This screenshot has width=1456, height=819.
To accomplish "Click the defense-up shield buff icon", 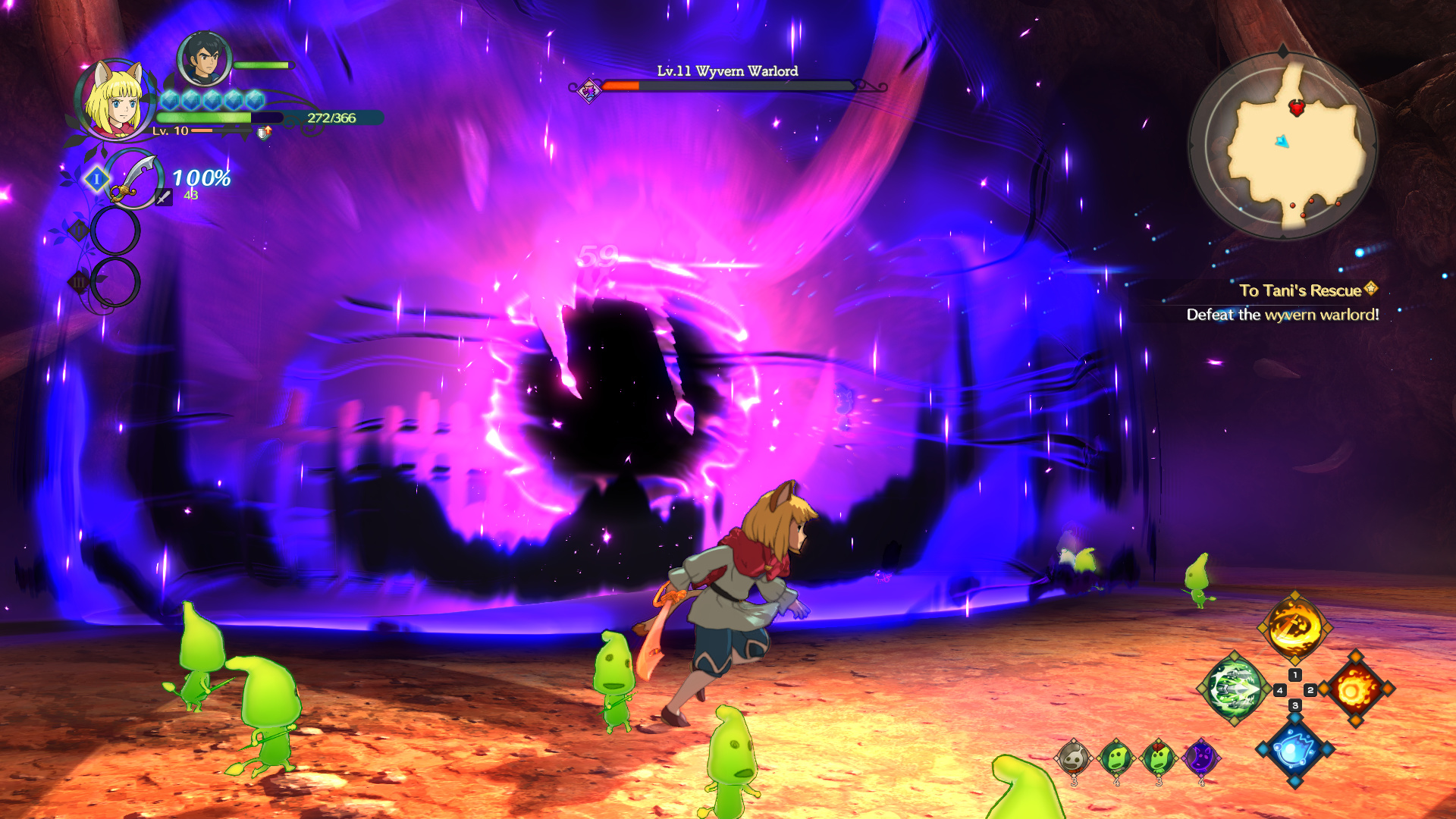I will 263,133.
